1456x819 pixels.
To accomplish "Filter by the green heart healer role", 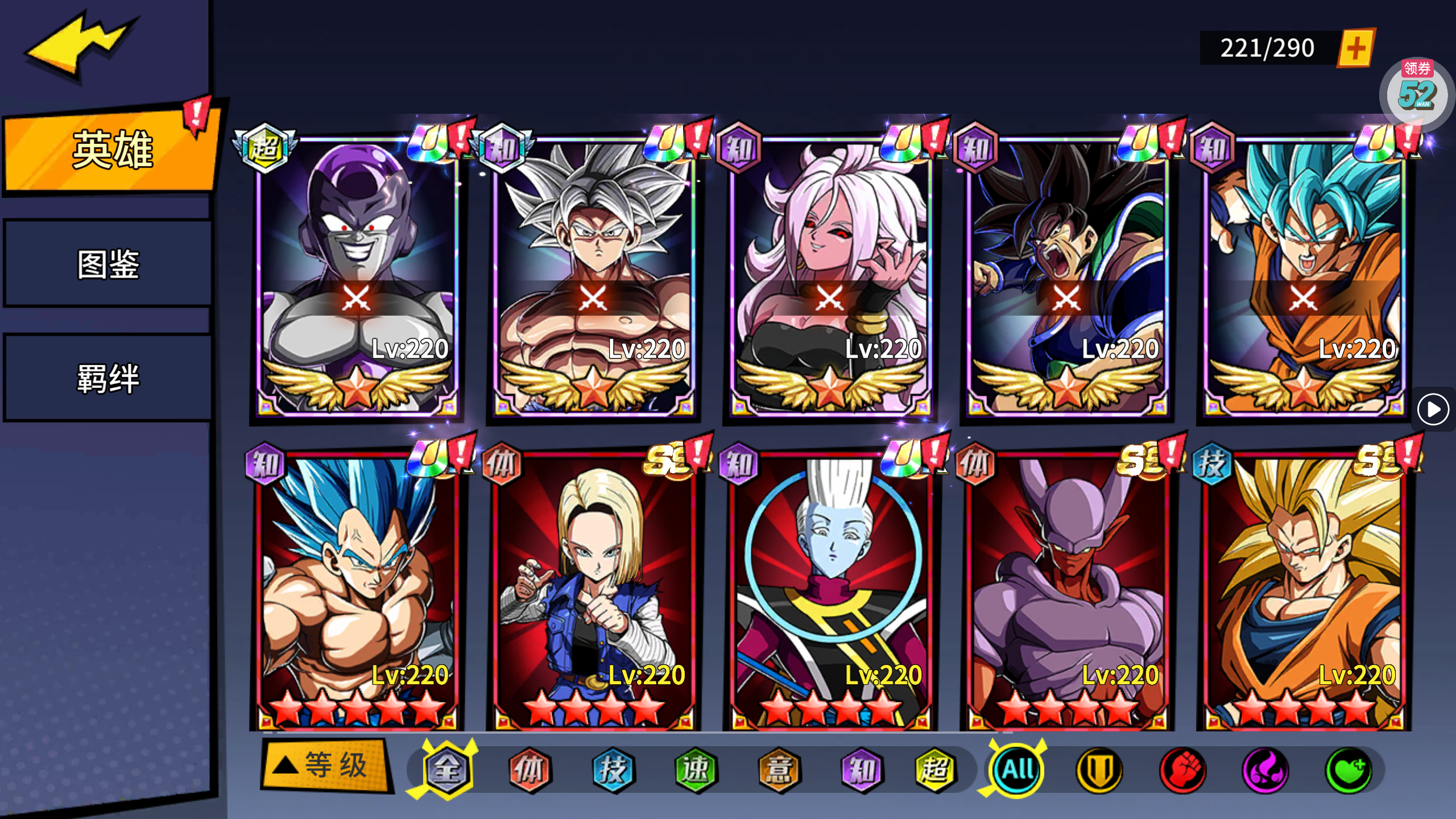I will click(x=1349, y=770).
